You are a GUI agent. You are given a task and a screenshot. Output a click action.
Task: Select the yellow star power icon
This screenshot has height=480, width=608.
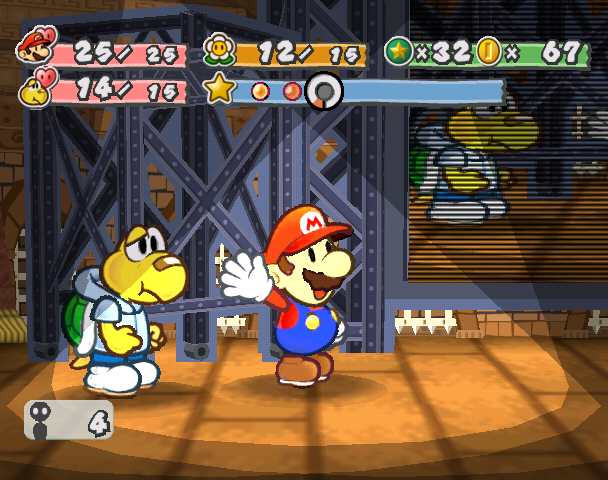click(x=219, y=90)
